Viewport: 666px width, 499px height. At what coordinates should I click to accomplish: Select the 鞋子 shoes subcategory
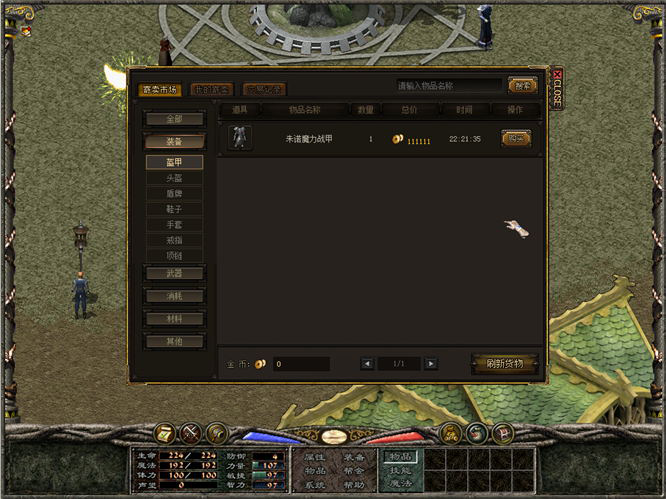(x=175, y=210)
